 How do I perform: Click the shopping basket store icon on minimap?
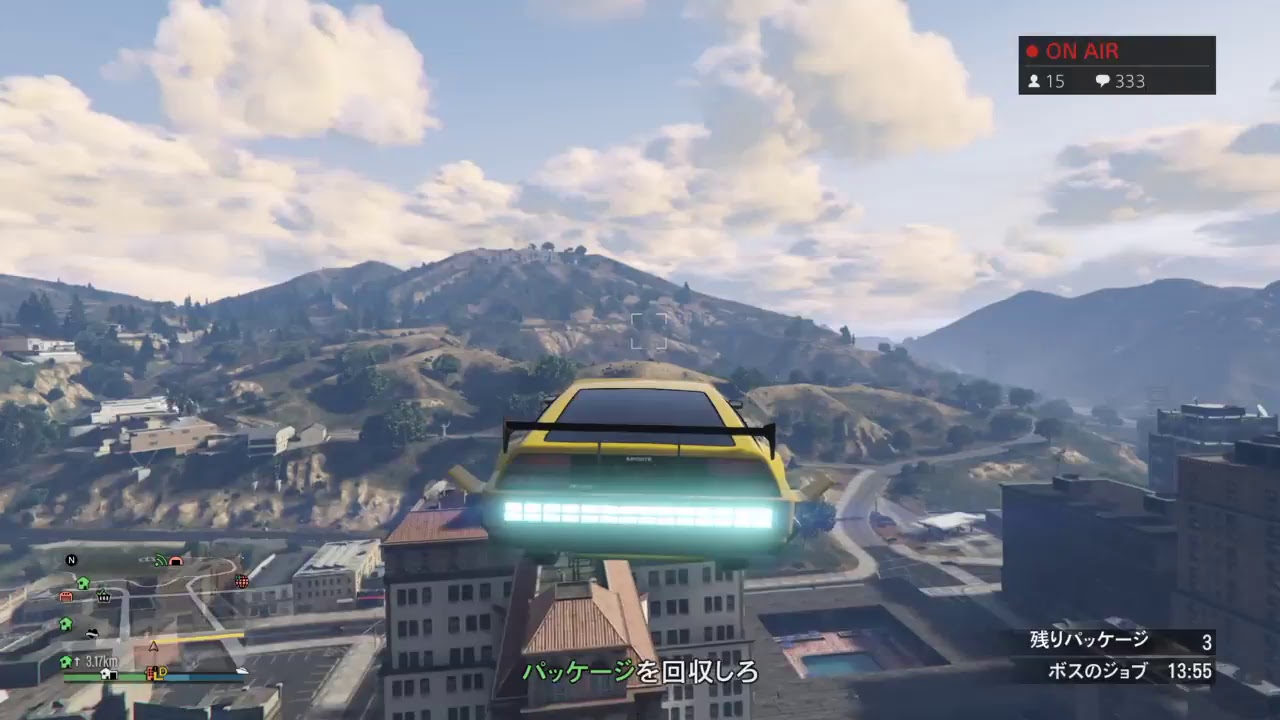[x=103, y=597]
